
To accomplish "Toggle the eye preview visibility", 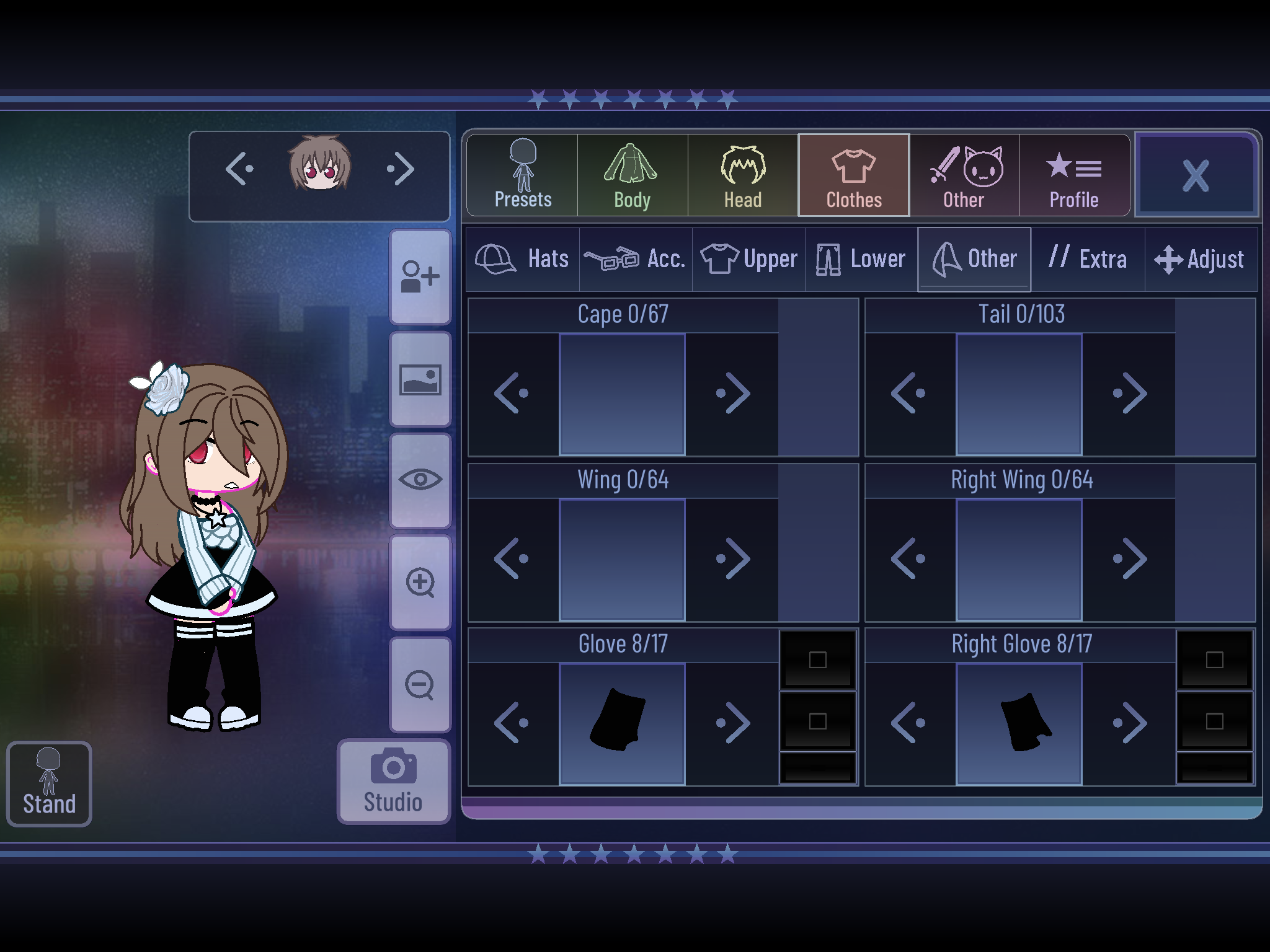I will tap(420, 481).
